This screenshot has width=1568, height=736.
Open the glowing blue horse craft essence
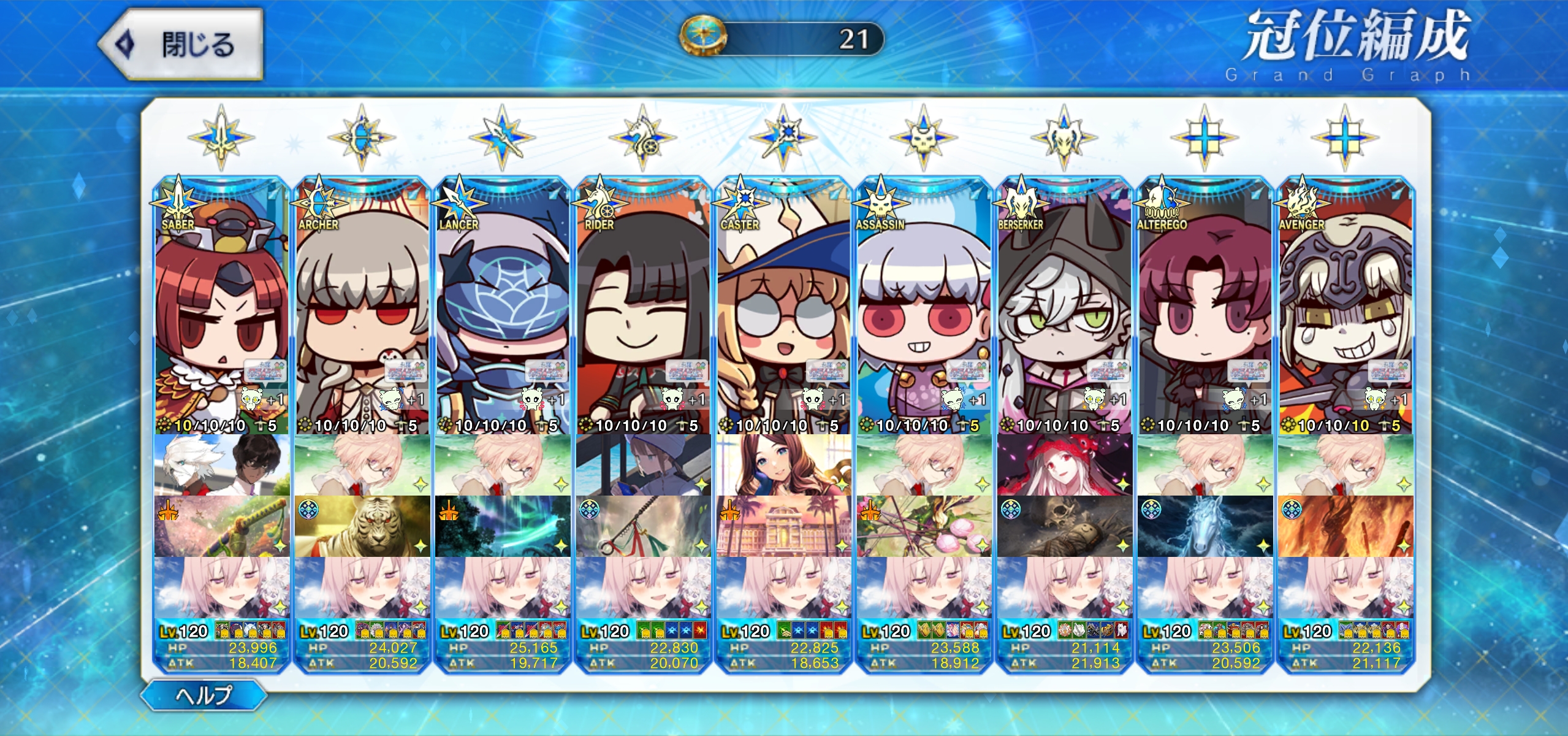click(1205, 526)
